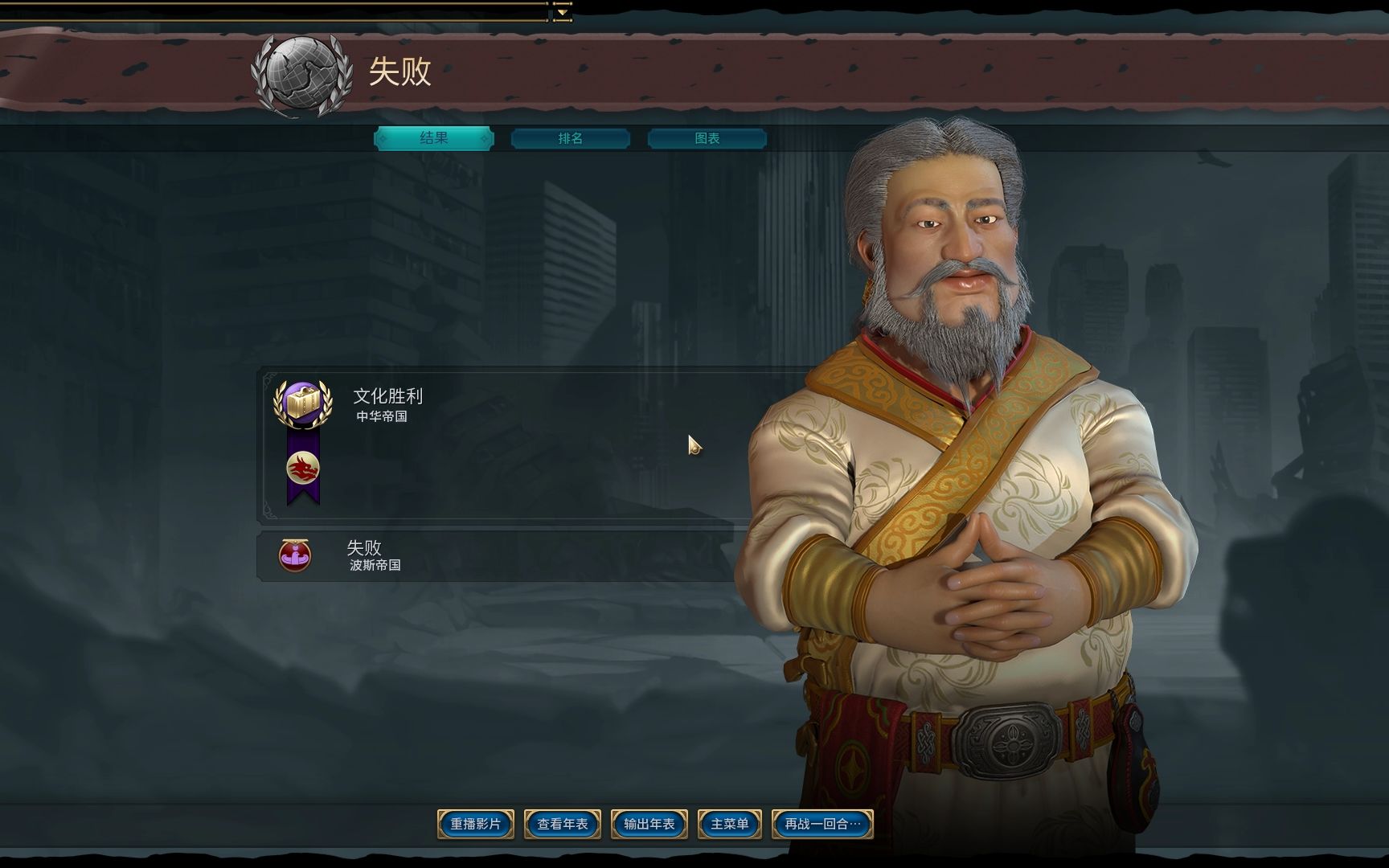Open the 查看年表 screen
Viewport: 1389px width, 868px height.
pyautogui.click(x=563, y=823)
